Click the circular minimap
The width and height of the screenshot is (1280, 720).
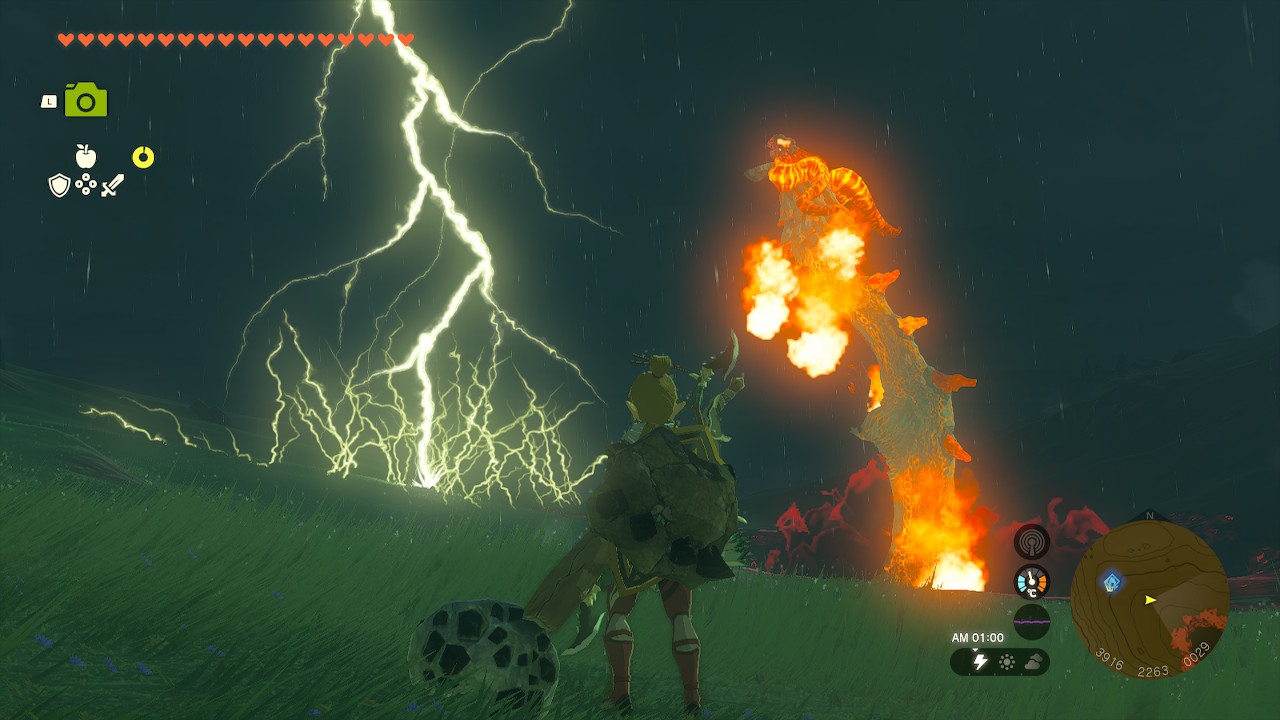tap(1150, 598)
